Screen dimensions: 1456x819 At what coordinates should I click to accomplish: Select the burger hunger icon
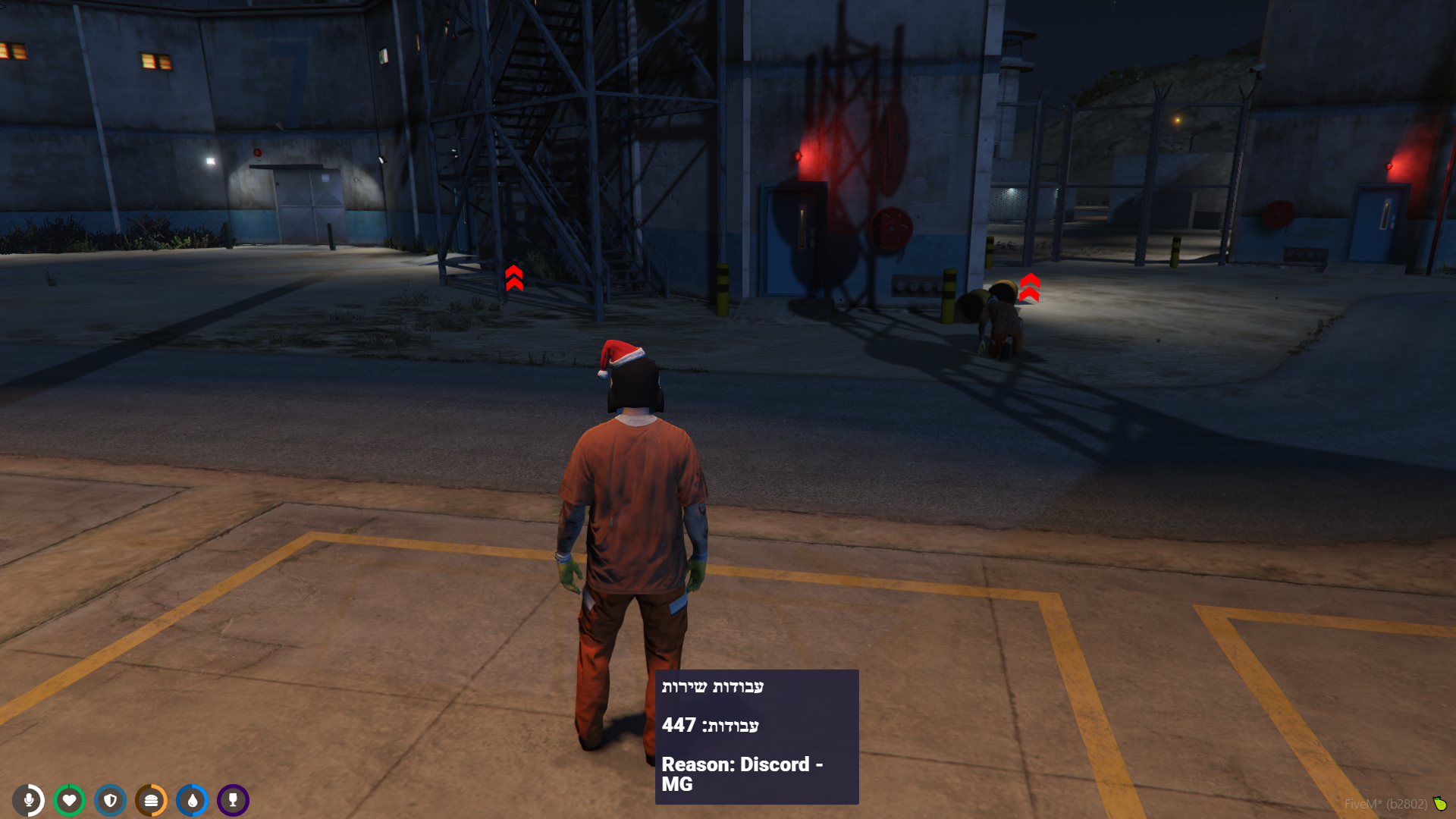click(152, 800)
